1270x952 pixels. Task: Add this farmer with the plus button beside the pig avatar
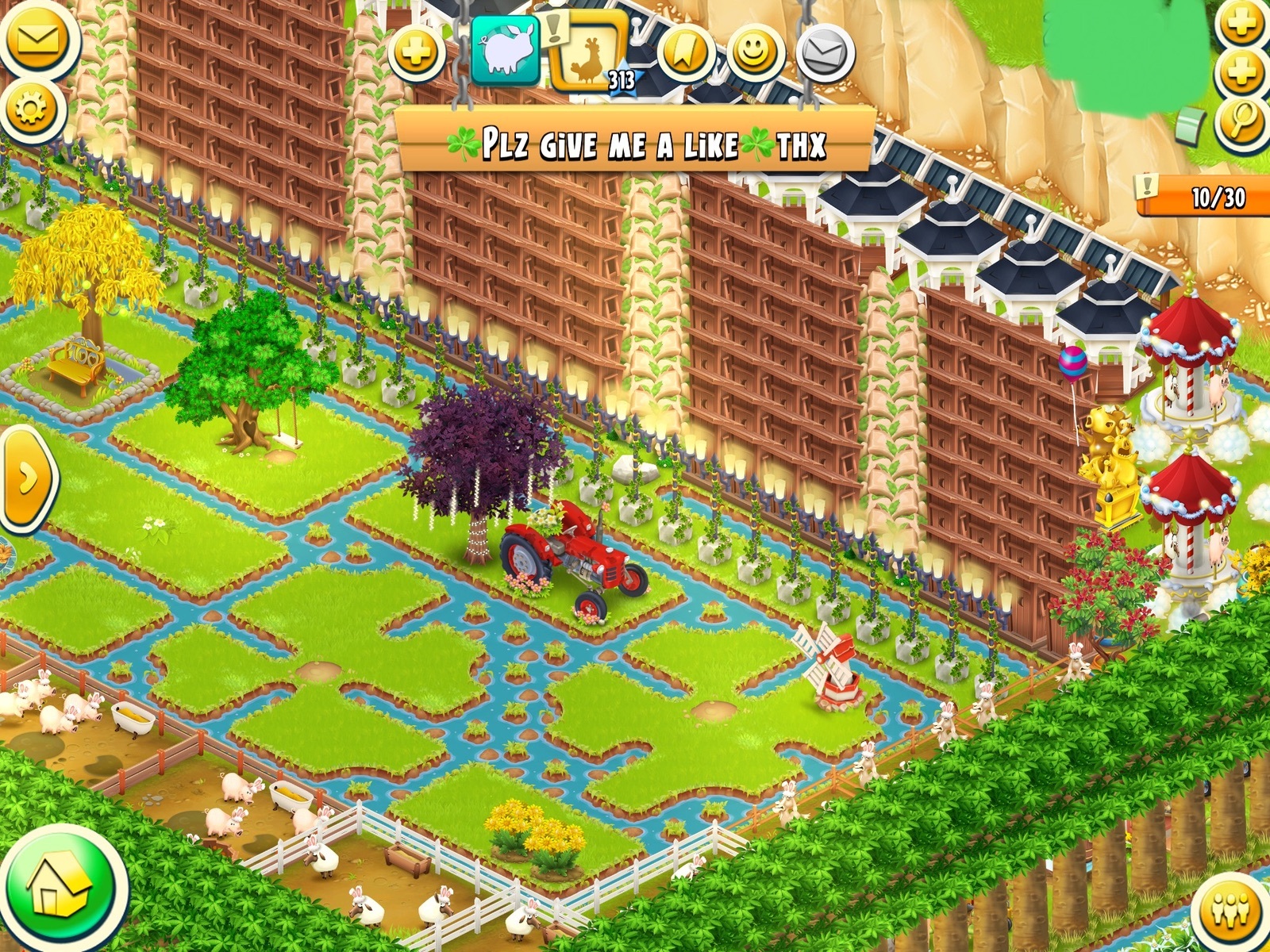(417, 54)
